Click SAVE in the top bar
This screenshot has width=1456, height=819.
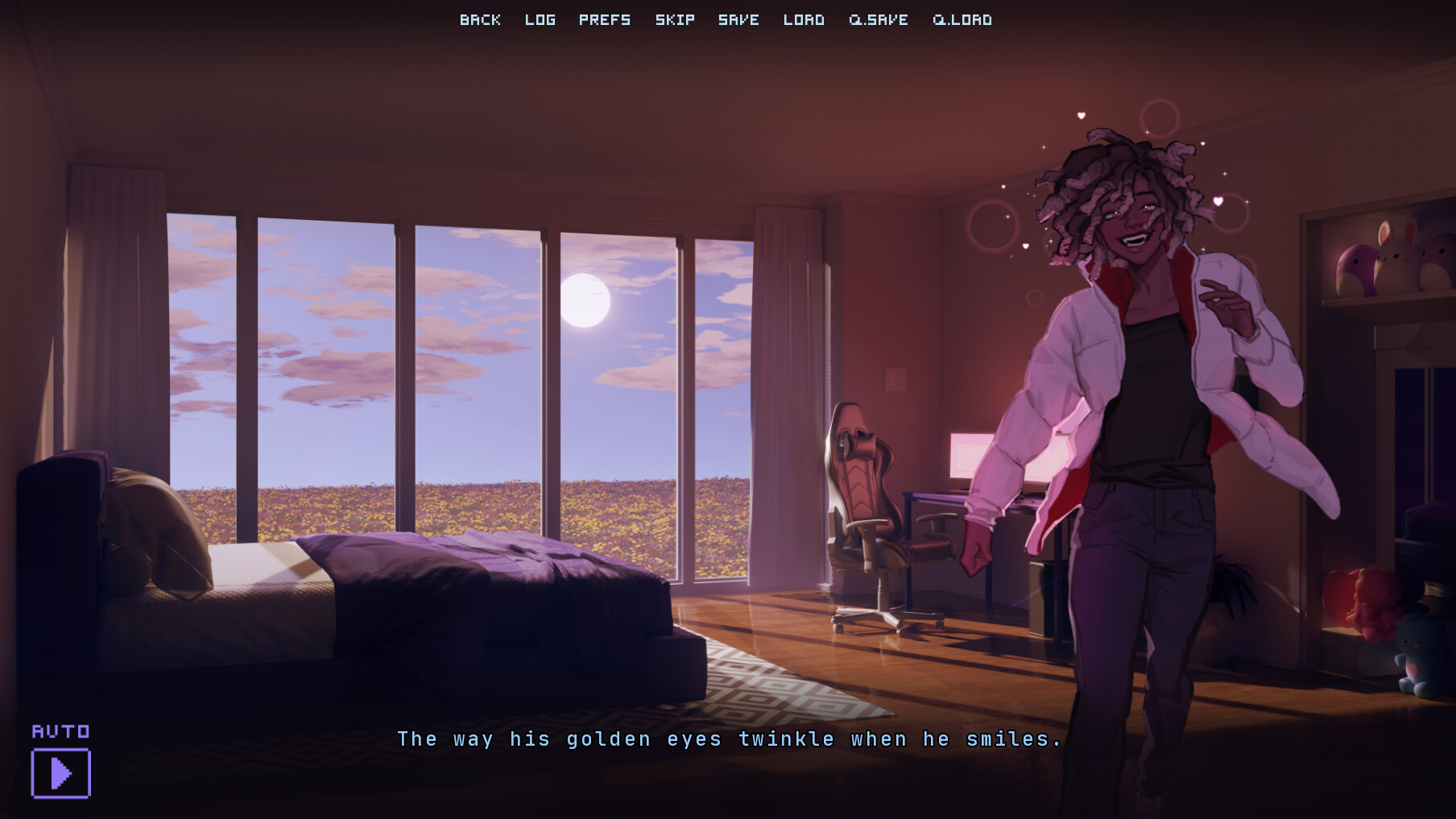(737, 19)
